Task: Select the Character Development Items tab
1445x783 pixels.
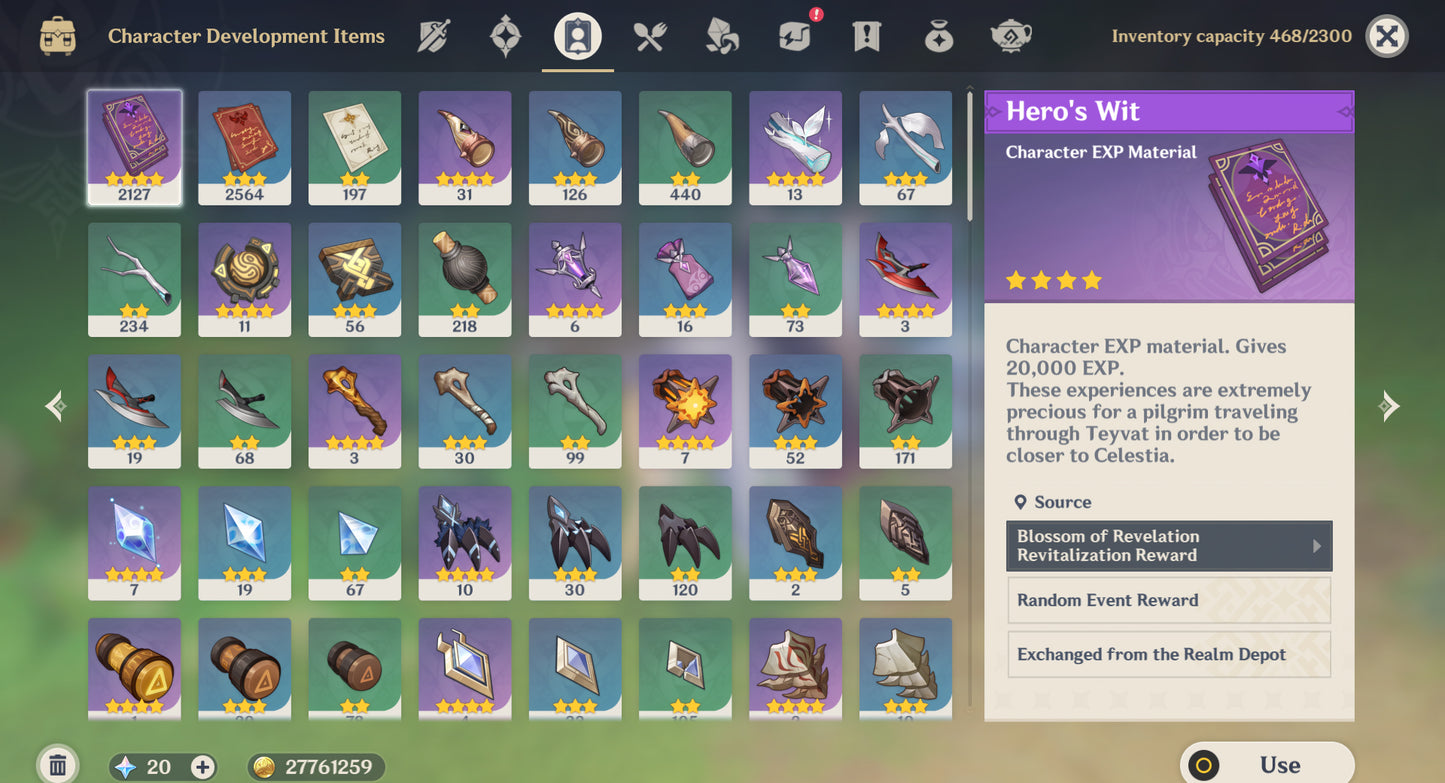Action: 576,35
